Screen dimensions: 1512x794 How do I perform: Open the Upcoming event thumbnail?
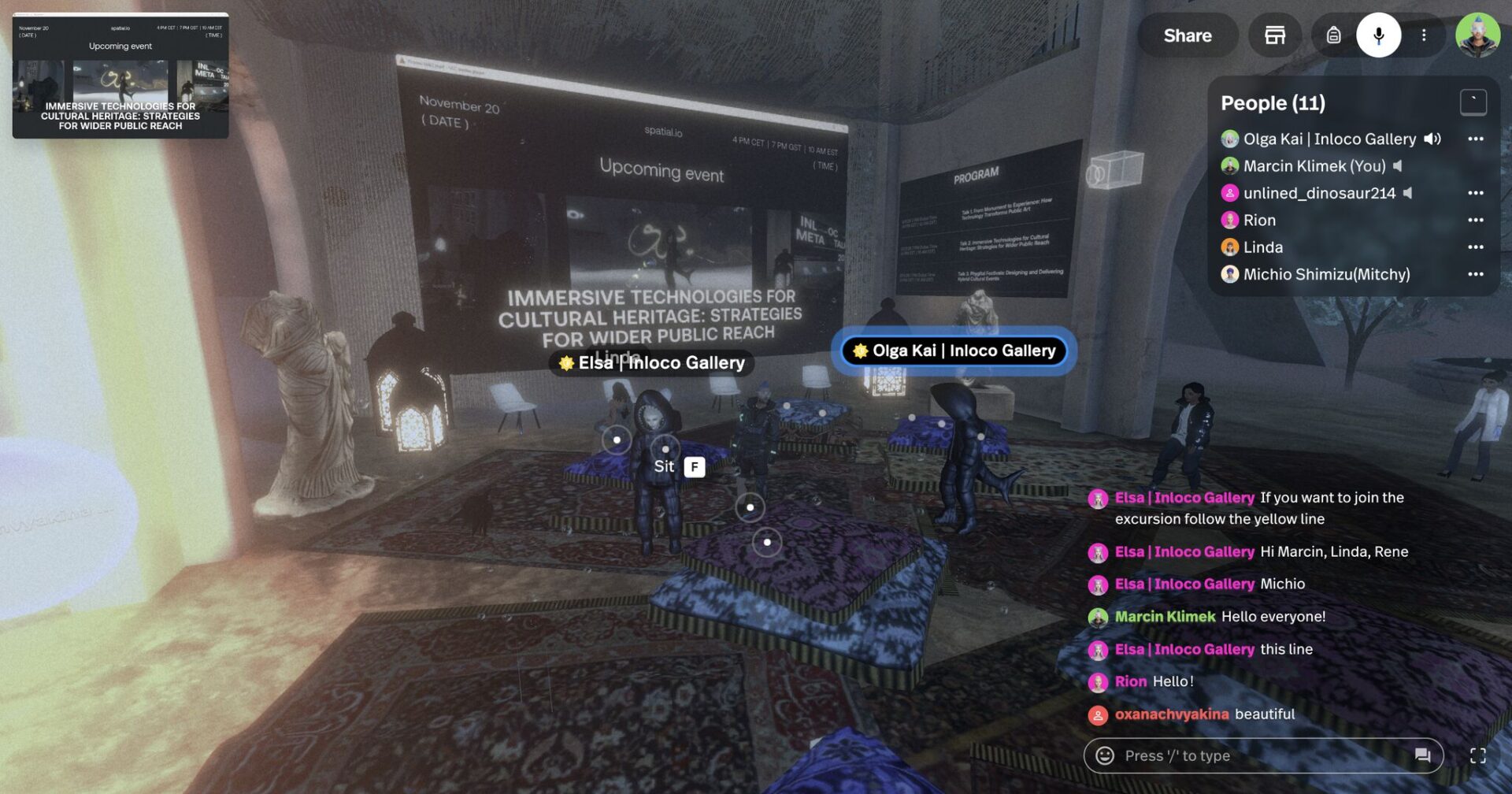(120, 76)
